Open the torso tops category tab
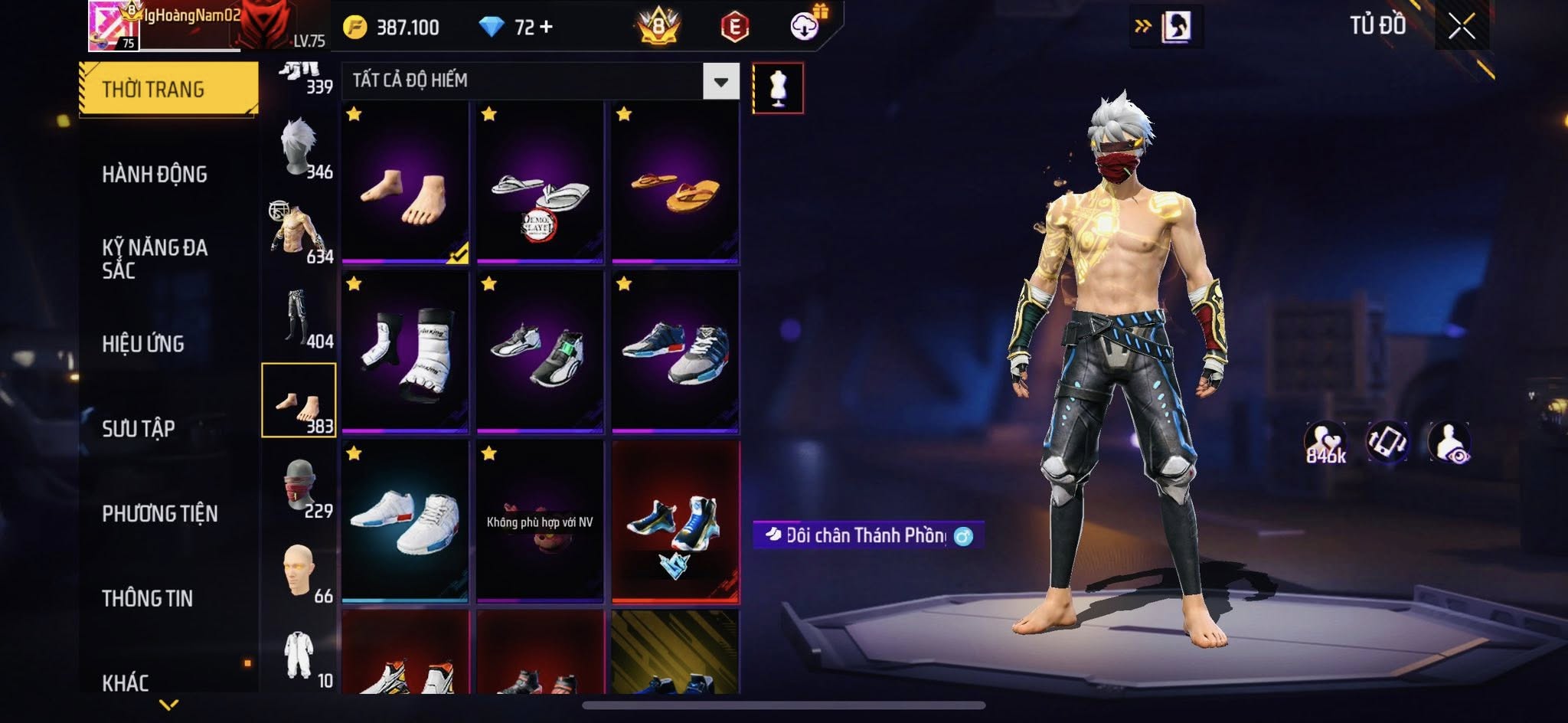1568x723 pixels. tap(300, 233)
